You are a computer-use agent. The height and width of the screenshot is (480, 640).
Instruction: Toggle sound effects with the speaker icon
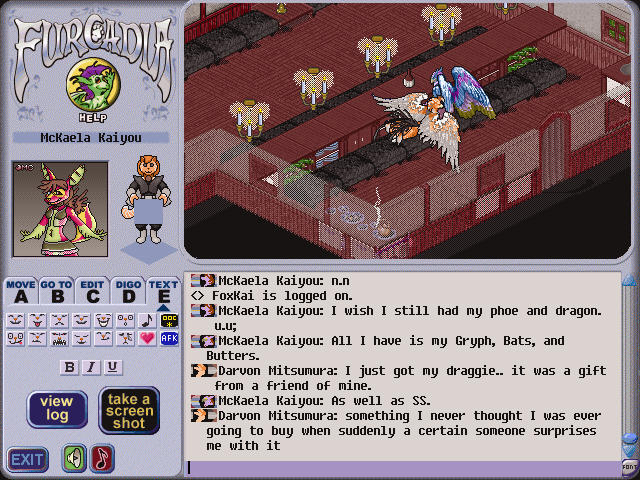pos(75,459)
